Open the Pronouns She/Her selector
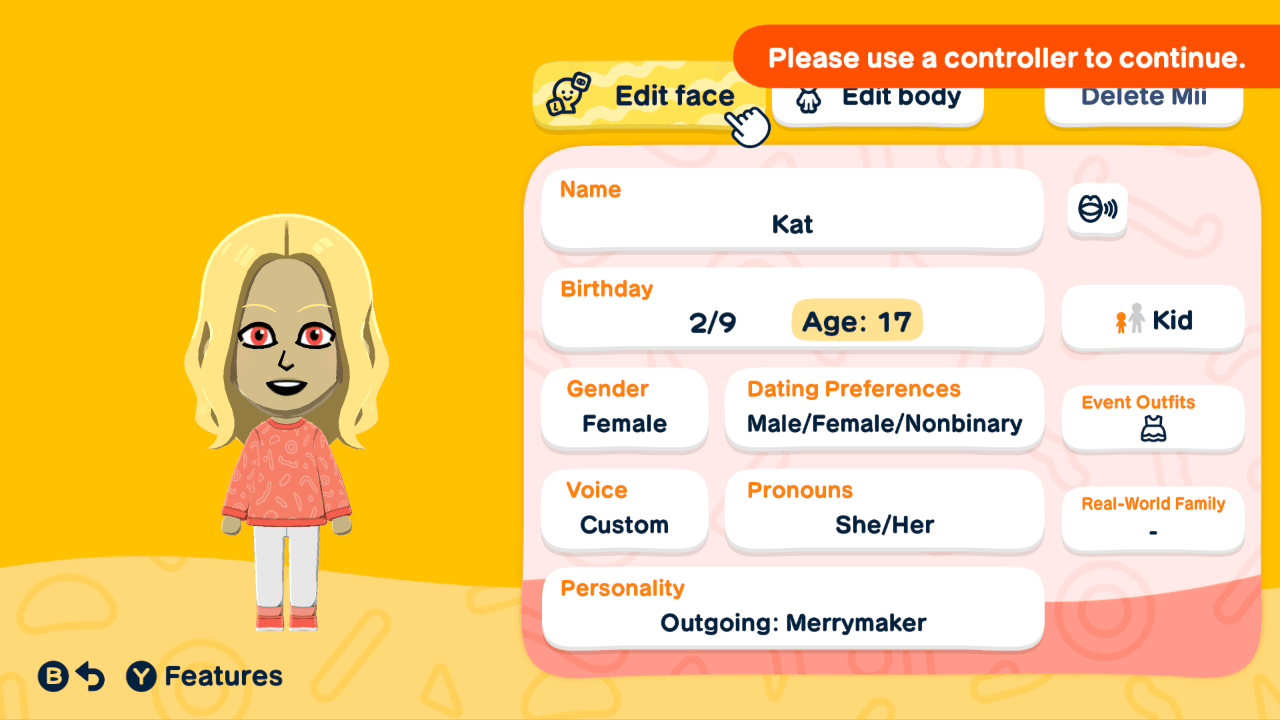Screen dimensions: 1280x720 point(884,511)
